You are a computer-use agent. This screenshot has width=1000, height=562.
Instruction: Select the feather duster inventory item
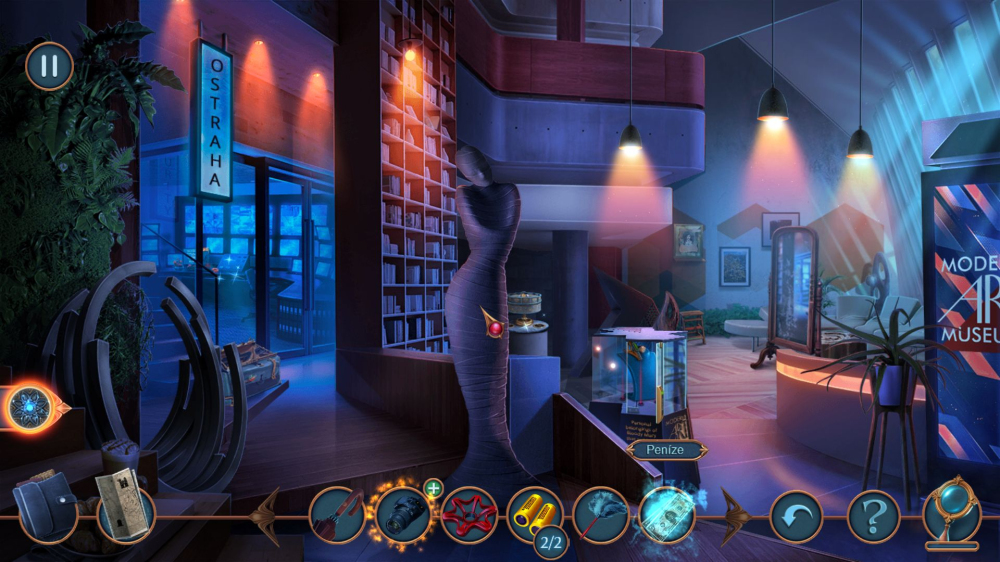pyautogui.click(x=601, y=514)
